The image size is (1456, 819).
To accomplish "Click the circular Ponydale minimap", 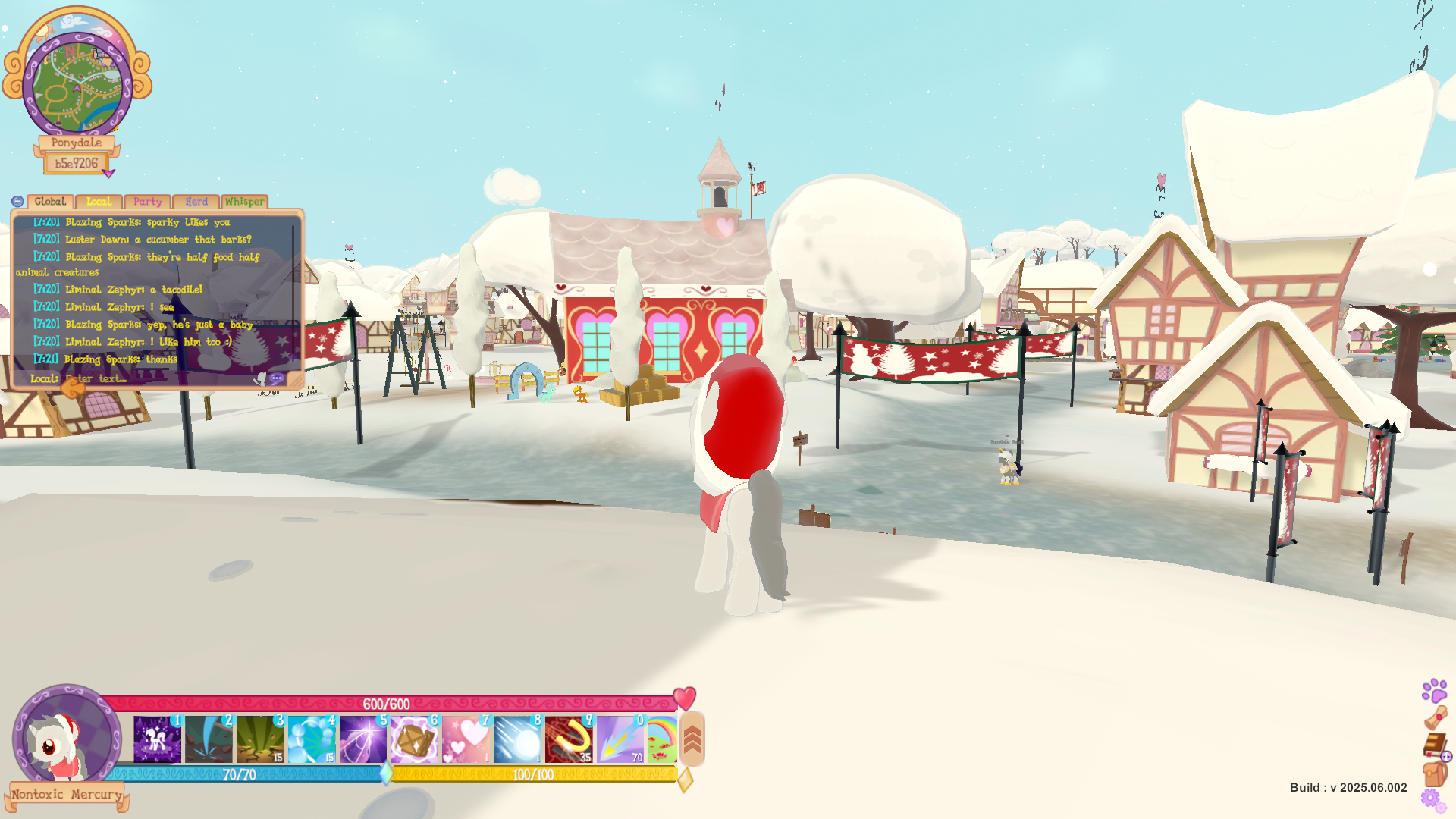I will point(77,83).
